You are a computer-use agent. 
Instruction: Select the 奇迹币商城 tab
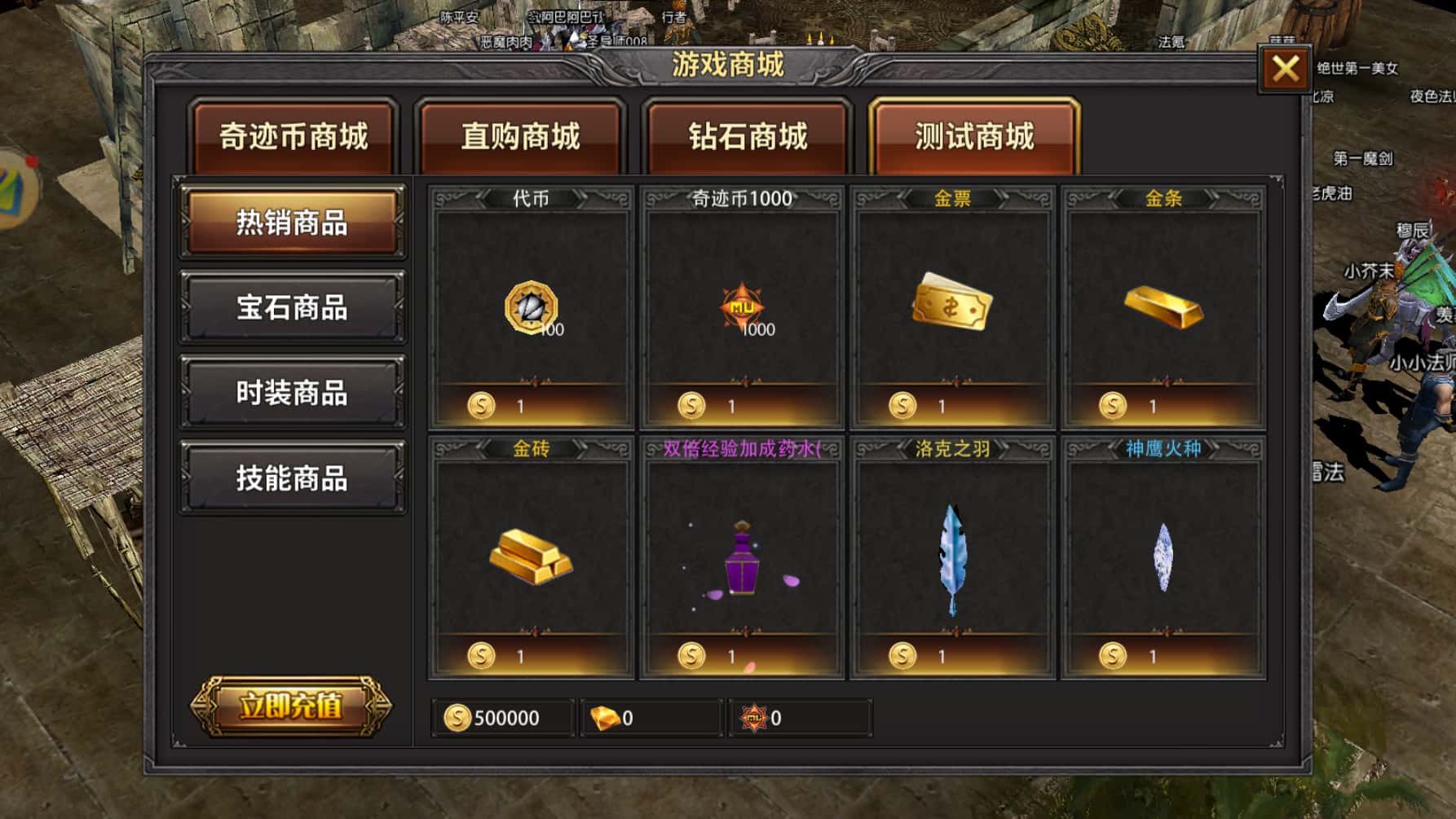click(x=293, y=137)
